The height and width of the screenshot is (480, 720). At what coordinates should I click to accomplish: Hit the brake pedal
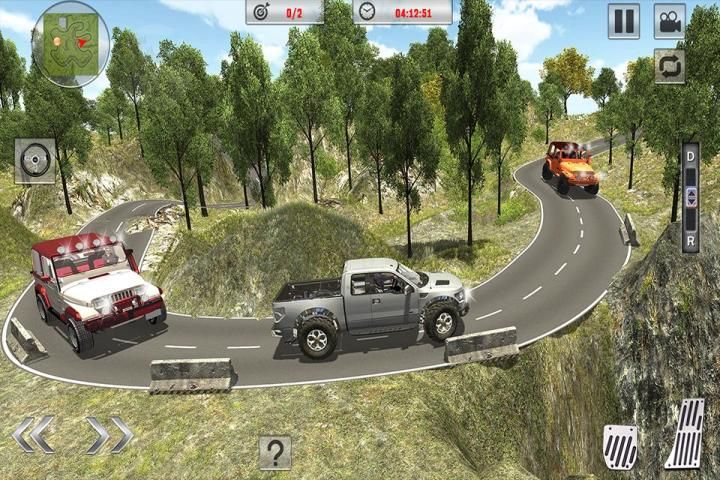(620, 446)
